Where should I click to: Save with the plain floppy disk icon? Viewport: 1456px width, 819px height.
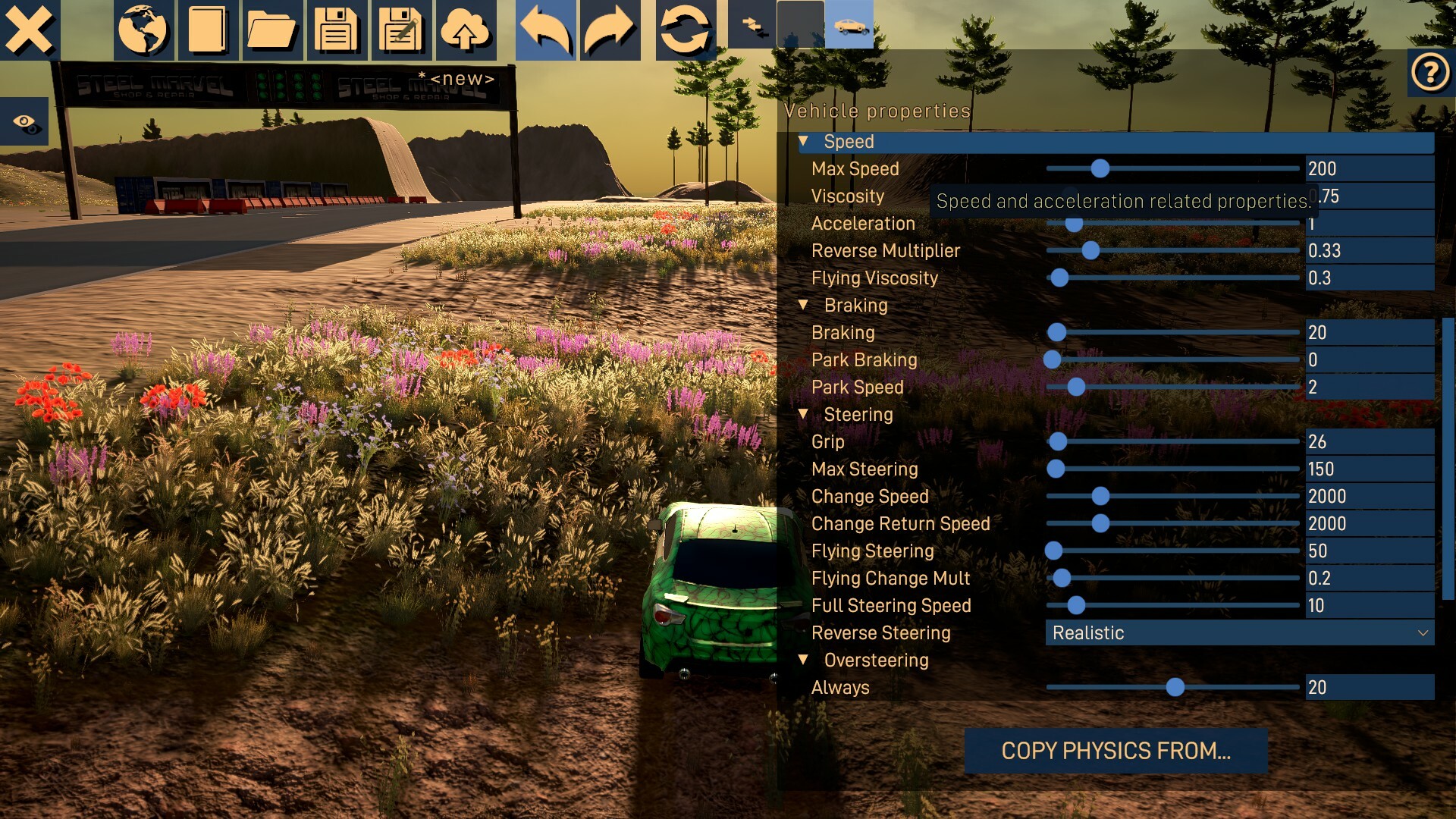click(336, 30)
